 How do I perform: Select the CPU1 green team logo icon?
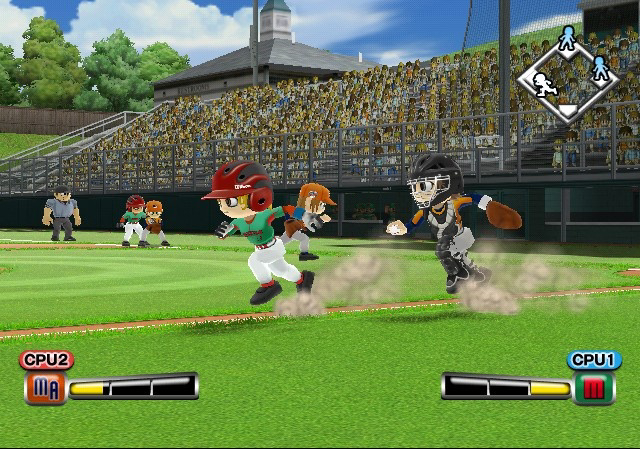[594, 387]
